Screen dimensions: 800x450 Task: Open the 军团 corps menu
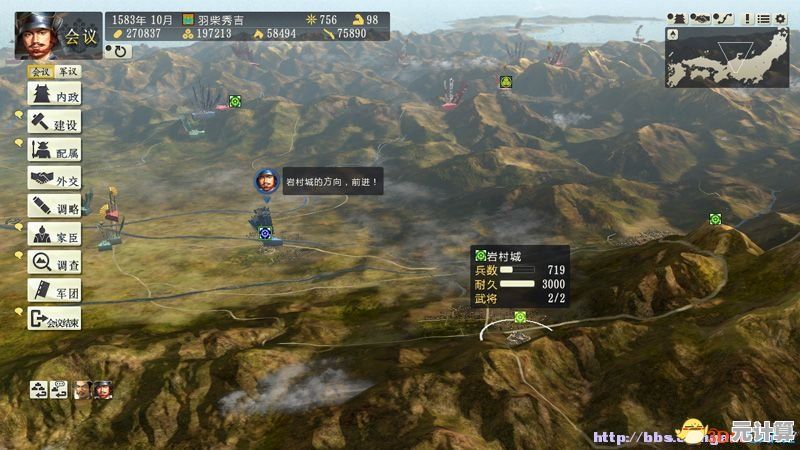tap(55, 291)
